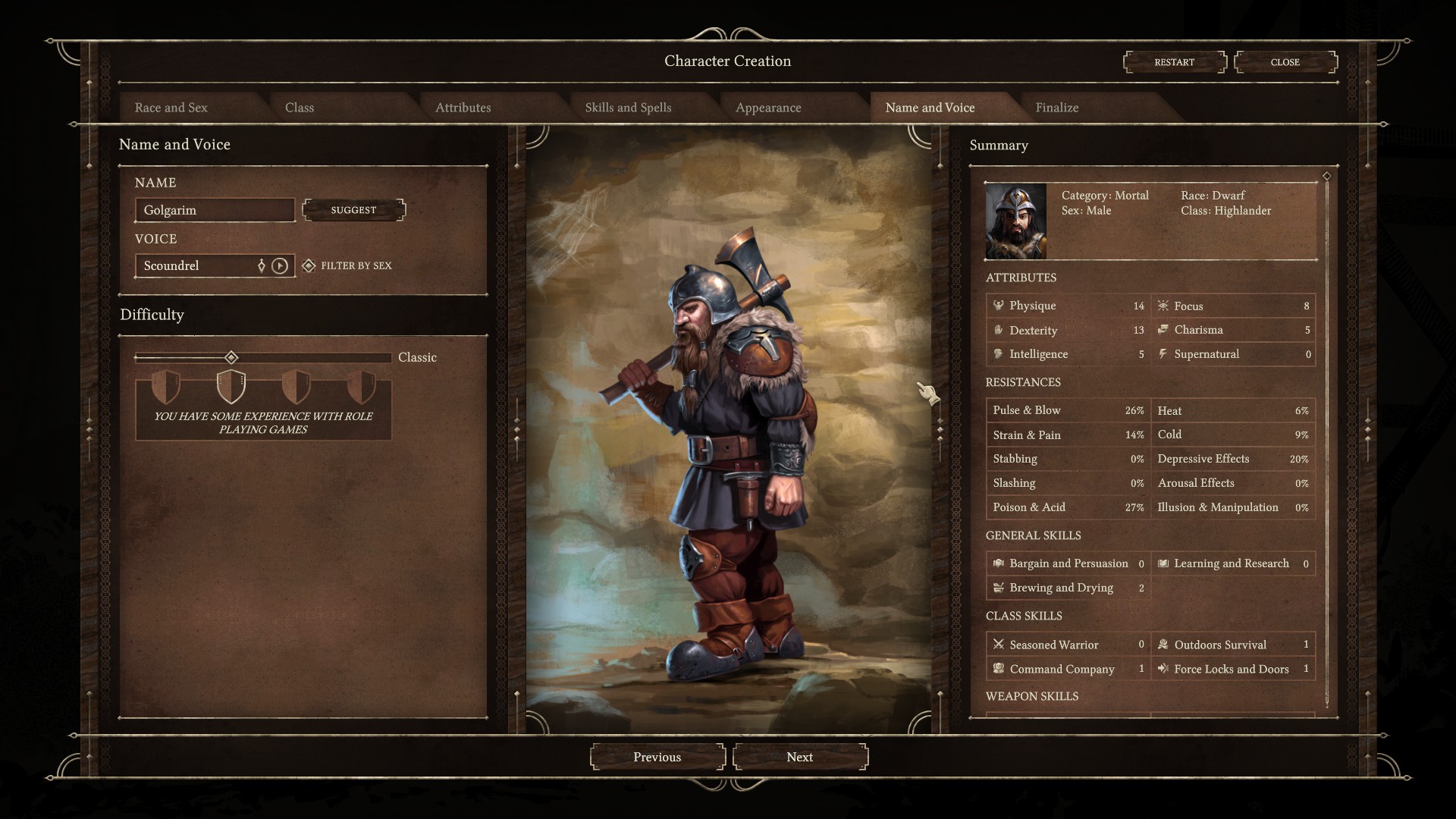Viewport: 1456px width, 819px height.
Task: Select the Skills and Spells tab
Action: coord(628,108)
